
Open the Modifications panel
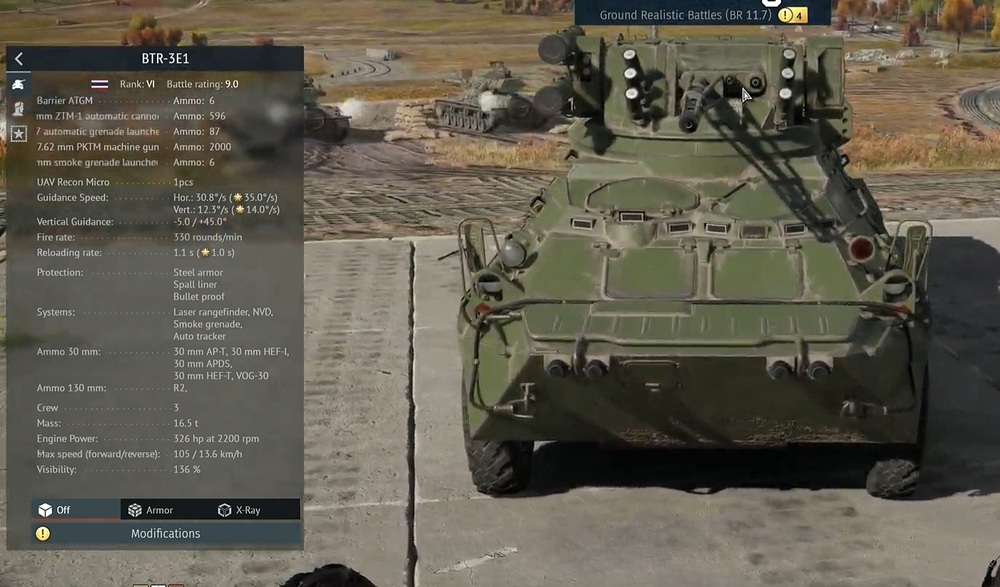166,534
